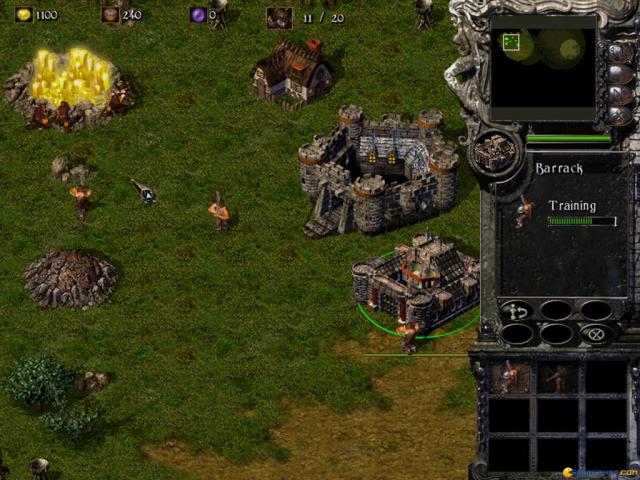Select the Barrack building portrait
The image size is (640, 480).
click(x=495, y=151)
